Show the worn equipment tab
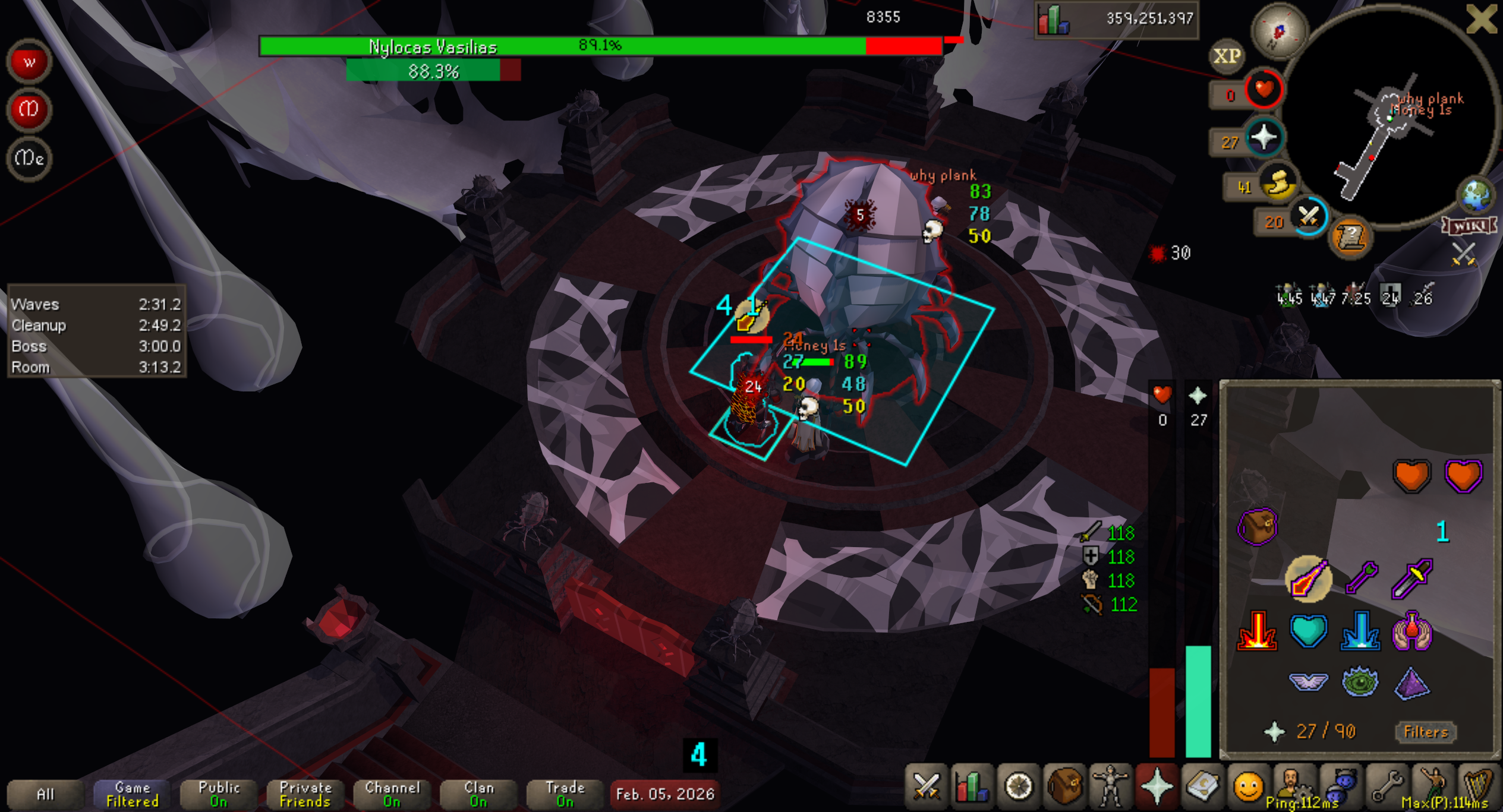This screenshot has width=1503, height=812. [x=1110, y=787]
